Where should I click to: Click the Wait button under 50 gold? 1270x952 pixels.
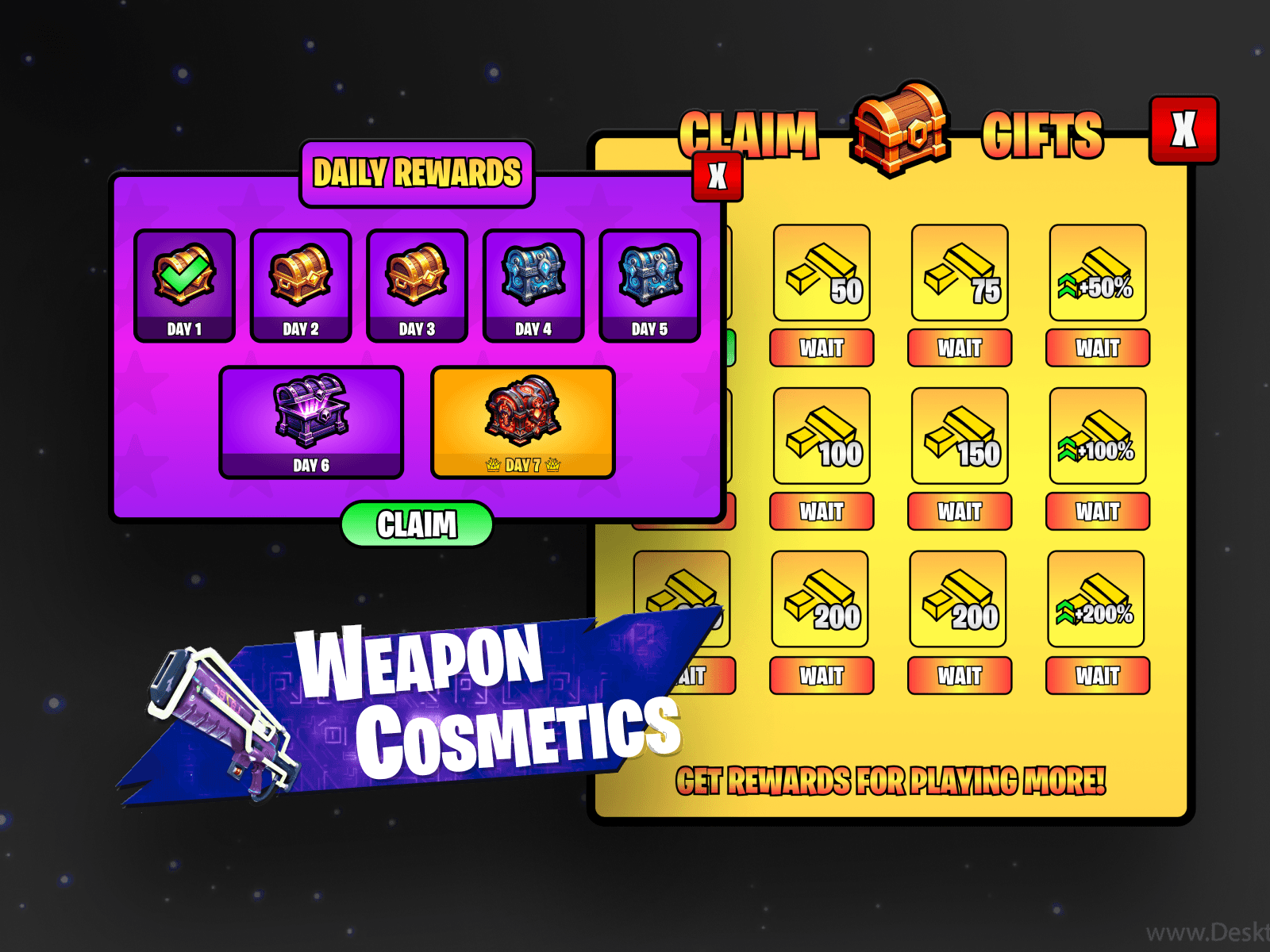click(x=822, y=348)
